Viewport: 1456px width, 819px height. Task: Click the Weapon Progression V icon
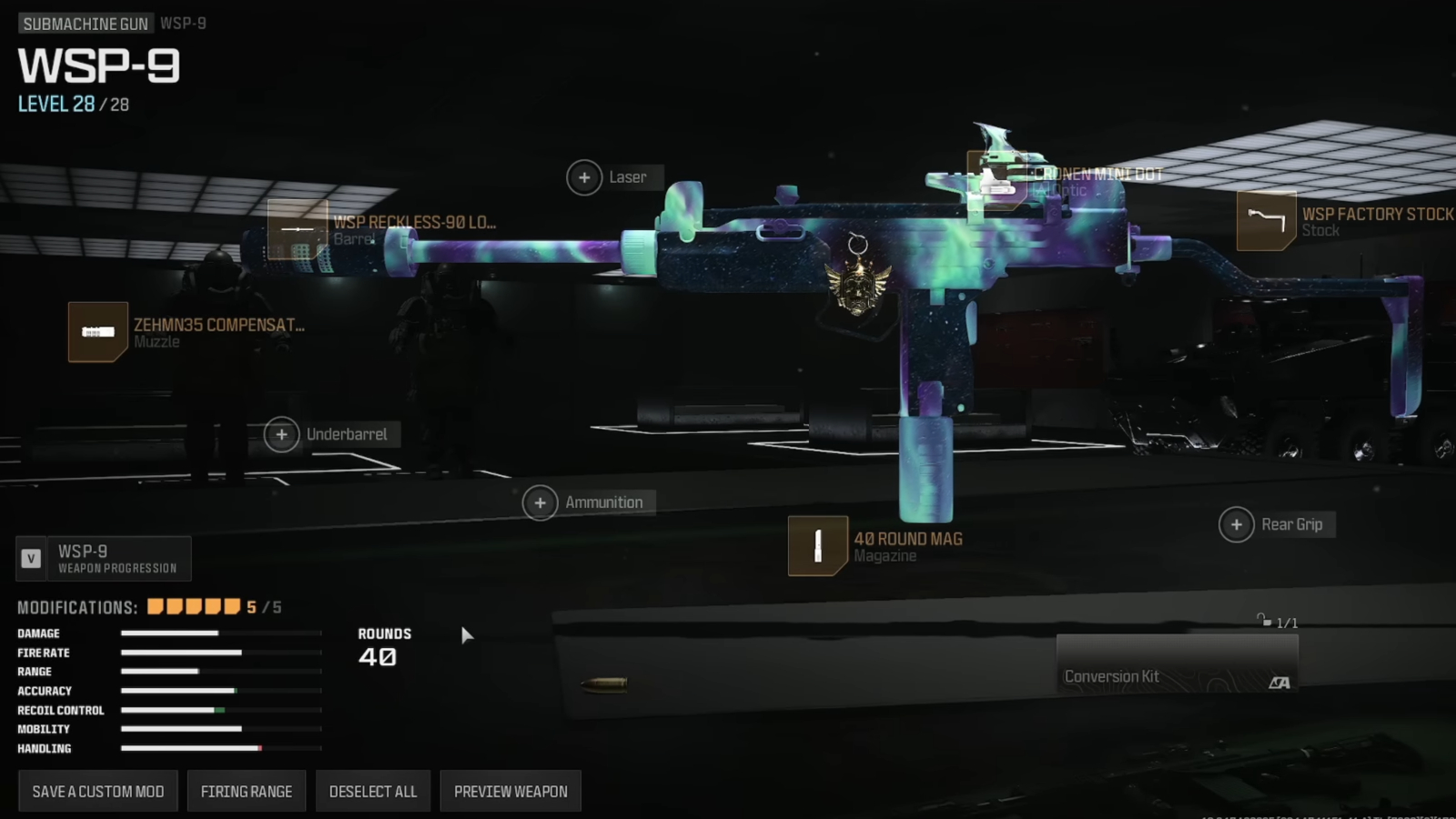click(31, 558)
